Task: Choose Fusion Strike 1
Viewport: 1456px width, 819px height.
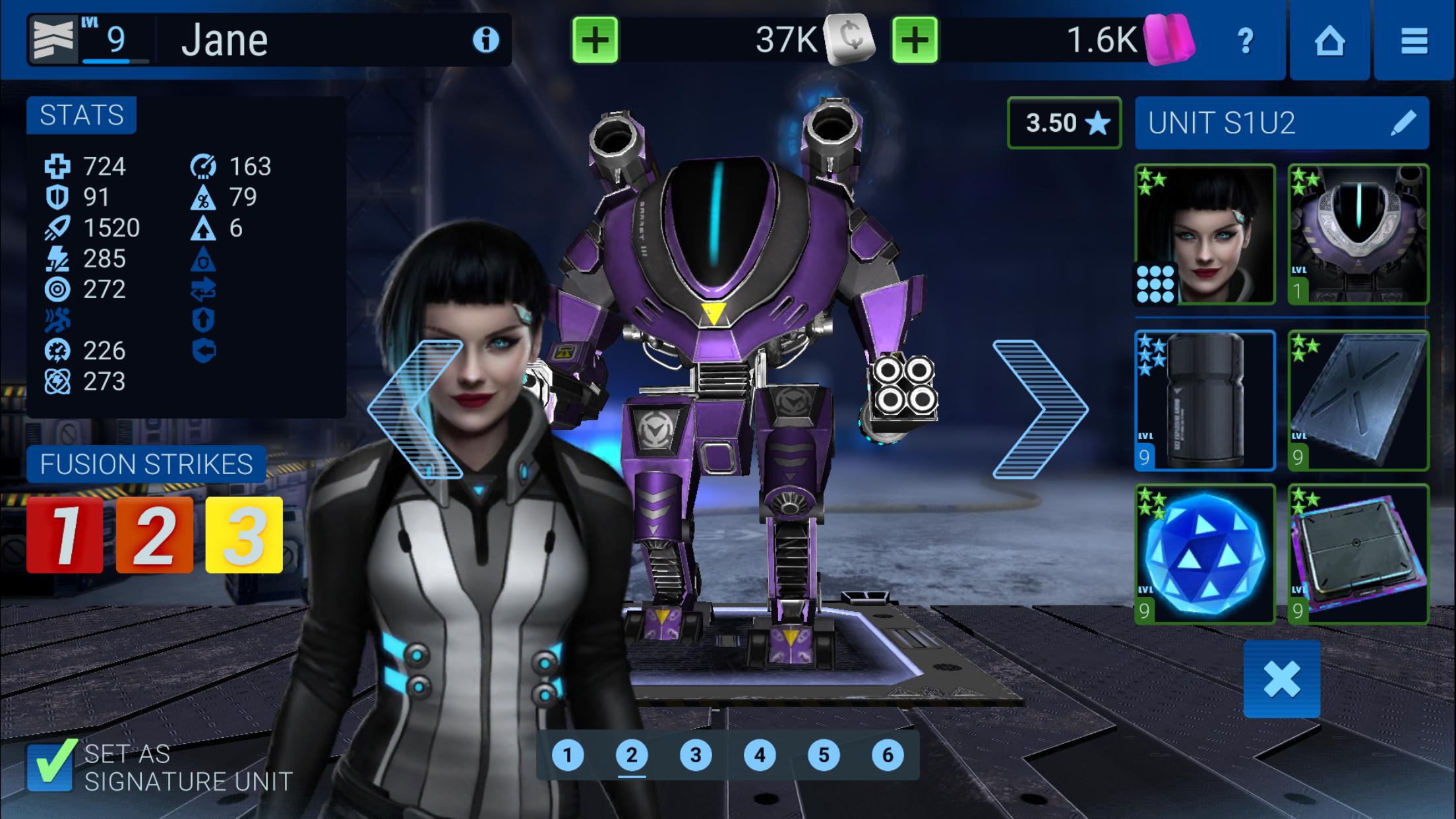Action: click(x=65, y=535)
